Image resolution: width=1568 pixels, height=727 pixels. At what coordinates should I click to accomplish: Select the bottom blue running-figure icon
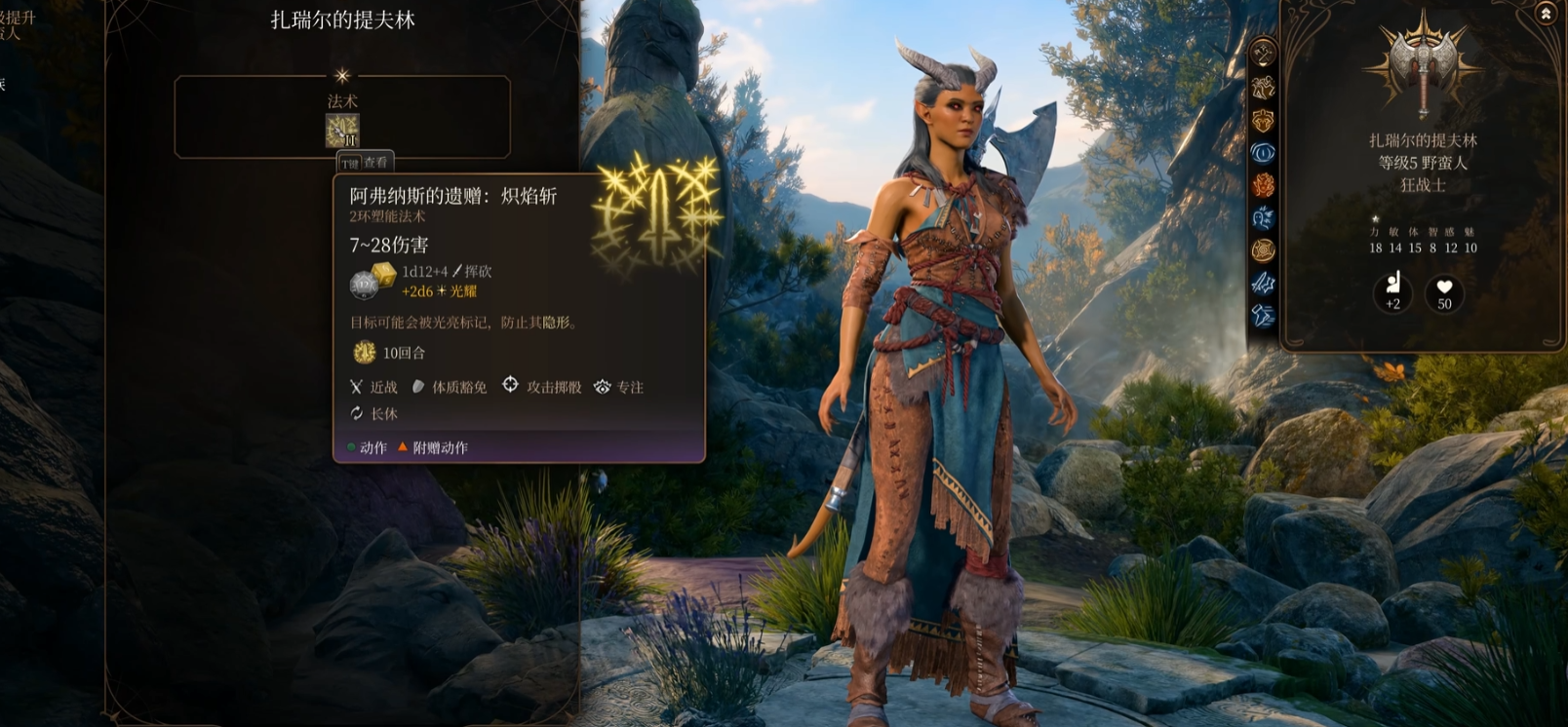click(1264, 315)
